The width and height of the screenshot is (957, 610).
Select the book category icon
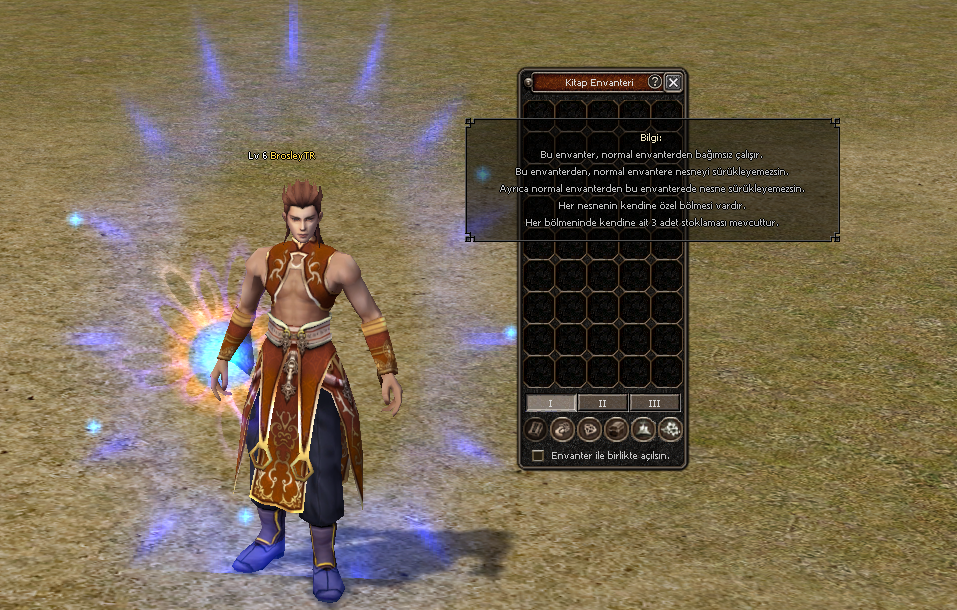pyautogui.click(x=536, y=430)
